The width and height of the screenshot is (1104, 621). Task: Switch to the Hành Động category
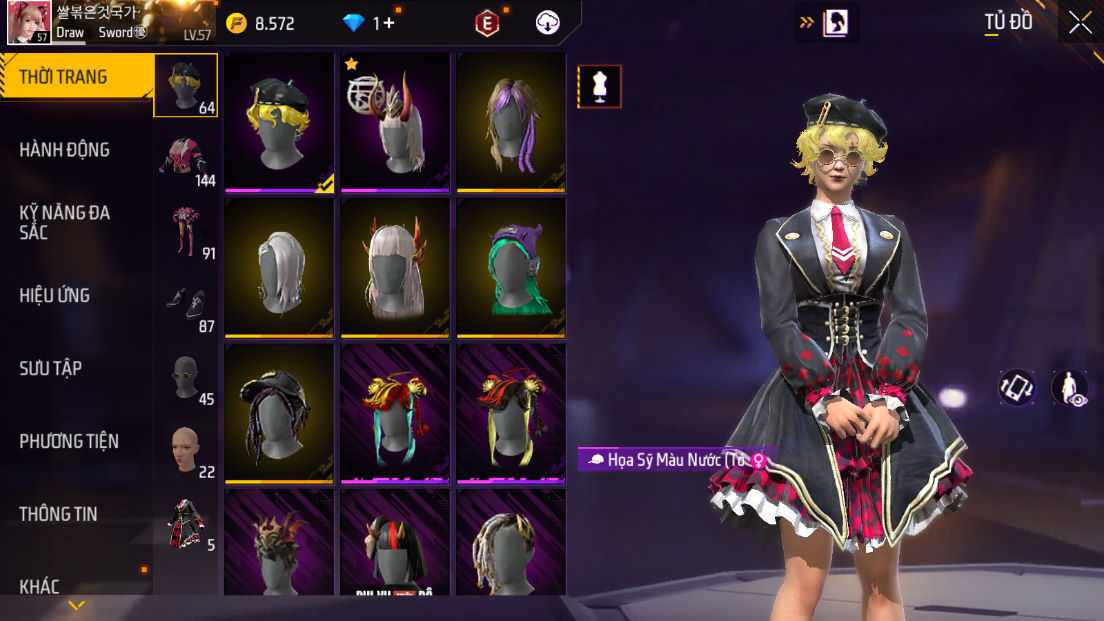65,150
